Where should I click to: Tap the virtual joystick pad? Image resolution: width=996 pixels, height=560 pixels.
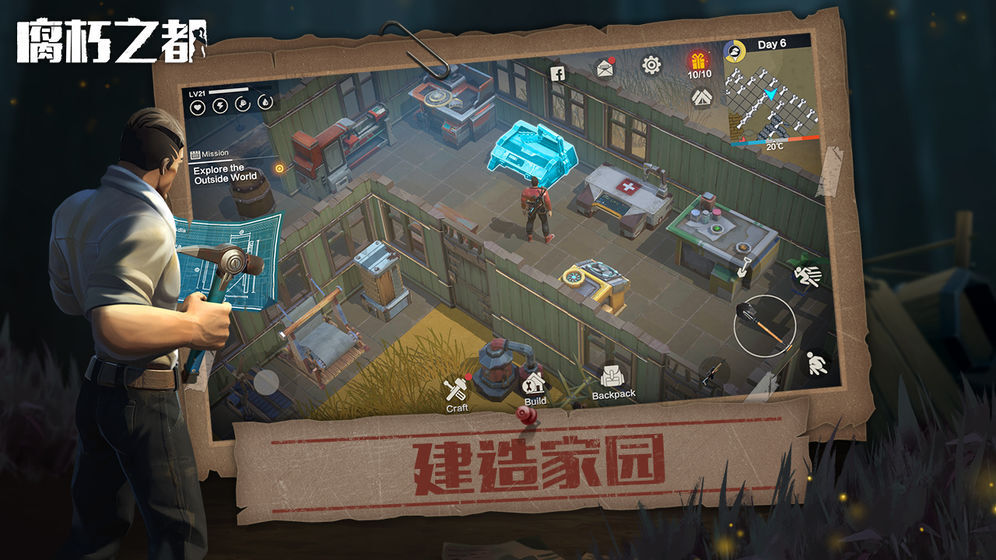[x=265, y=380]
